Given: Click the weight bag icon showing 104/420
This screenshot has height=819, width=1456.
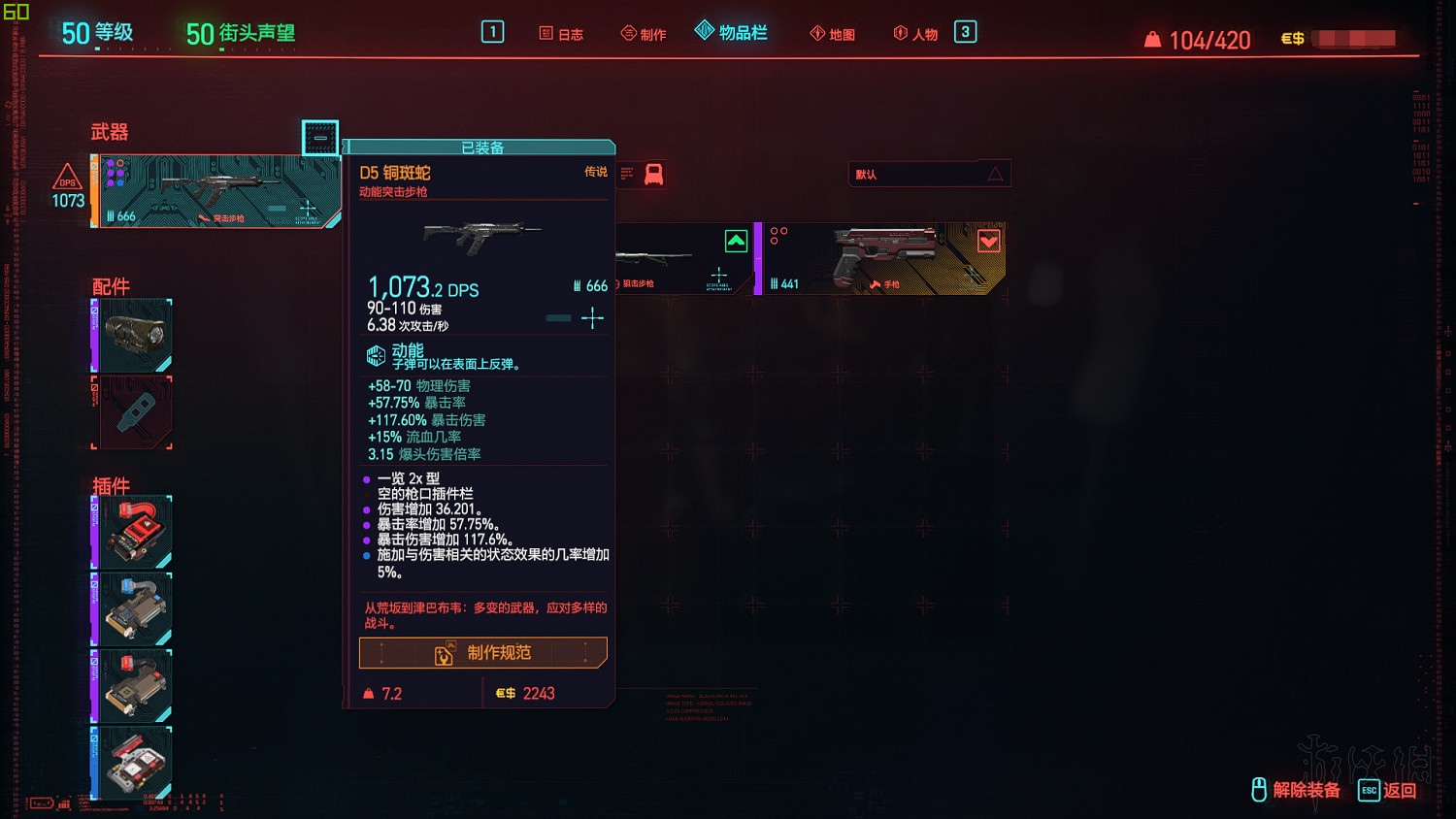Looking at the screenshot, I should (1154, 40).
